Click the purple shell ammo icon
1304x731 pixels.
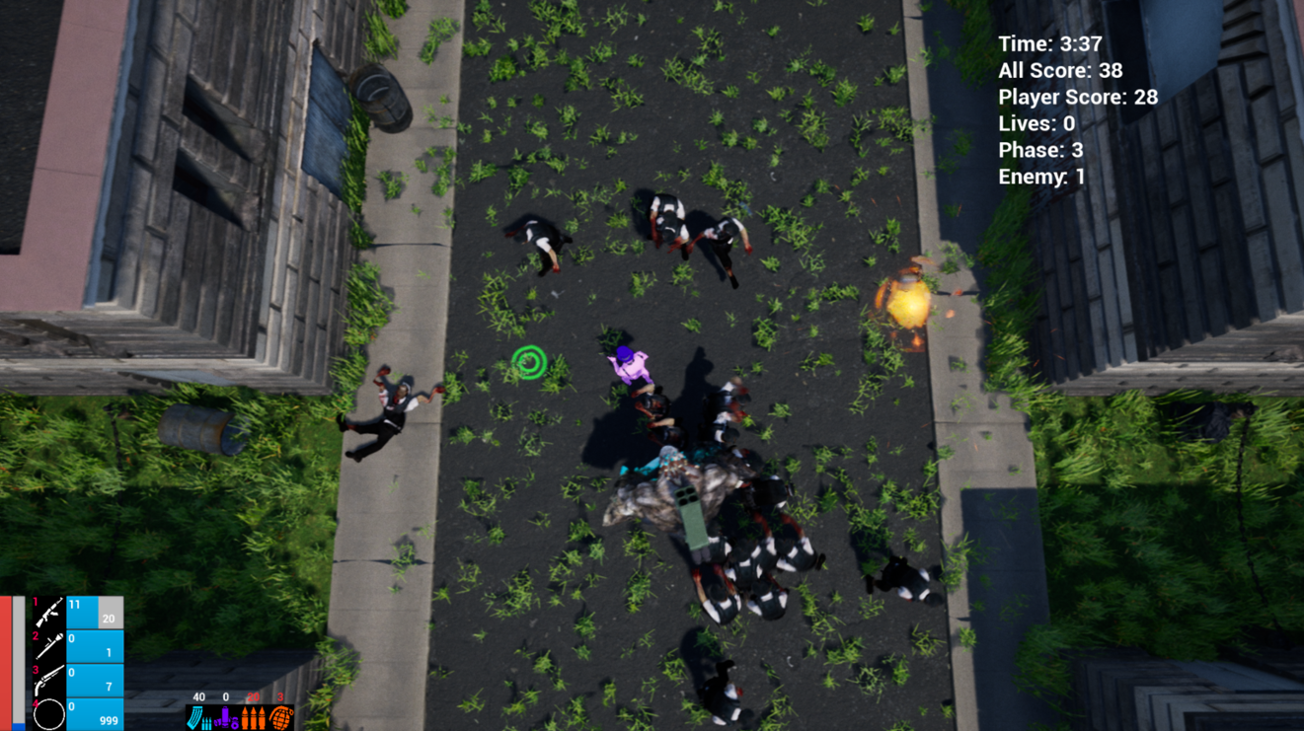(x=225, y=716)
